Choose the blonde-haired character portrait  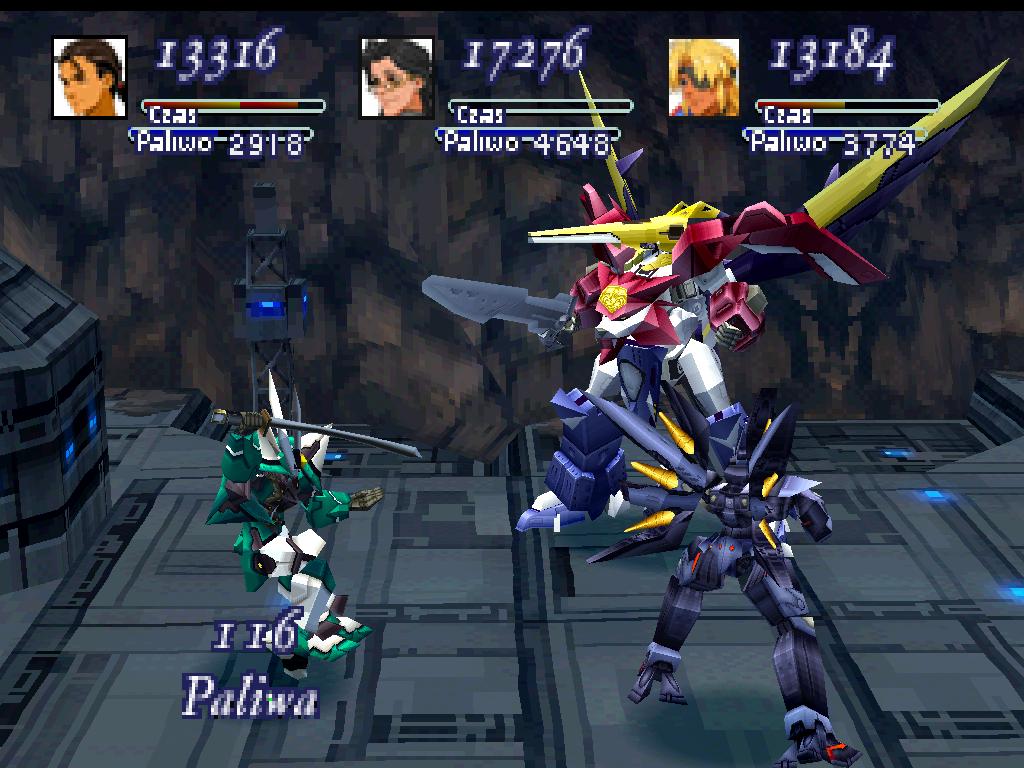point(704,77)
